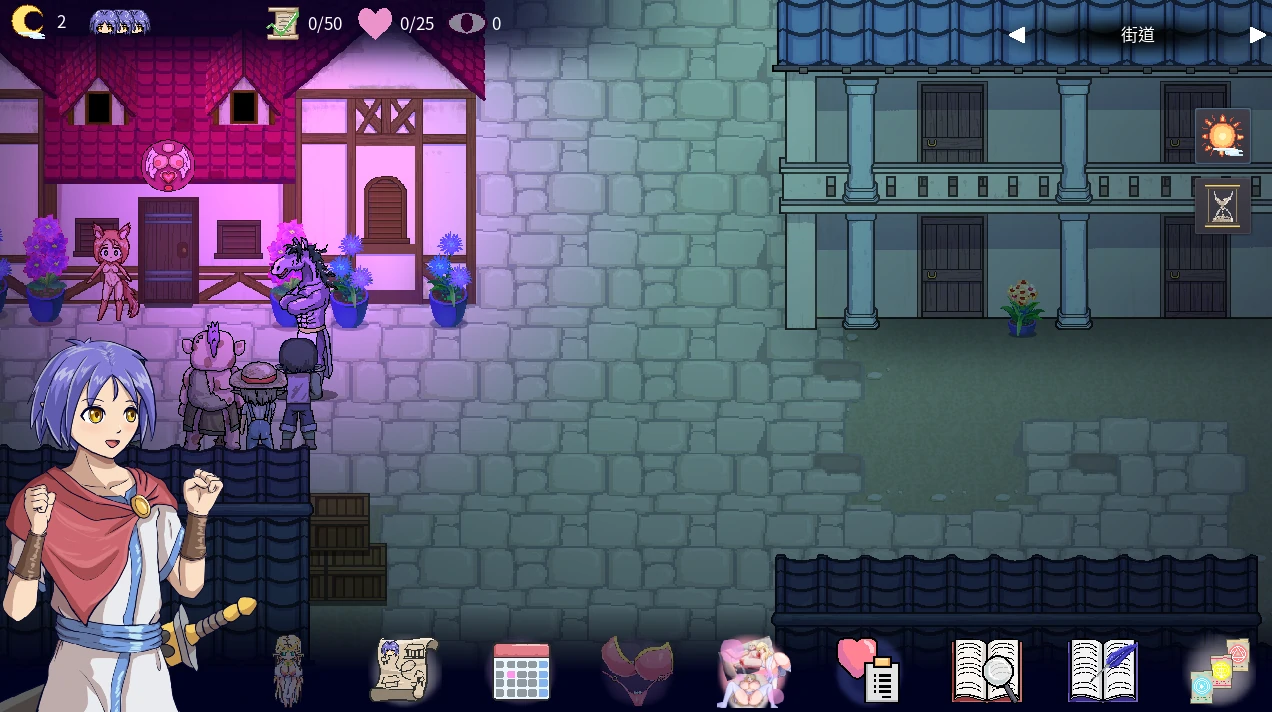Open the pink underwear wardrobe icon
Screen dimensions: 1272x712
[637, 669]
